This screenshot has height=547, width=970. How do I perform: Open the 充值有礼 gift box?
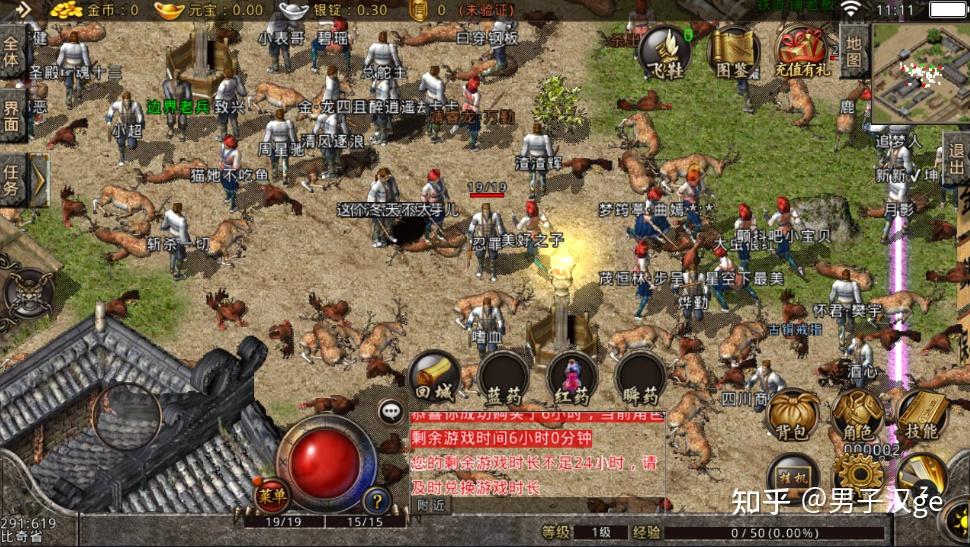[x=804, y=53]
